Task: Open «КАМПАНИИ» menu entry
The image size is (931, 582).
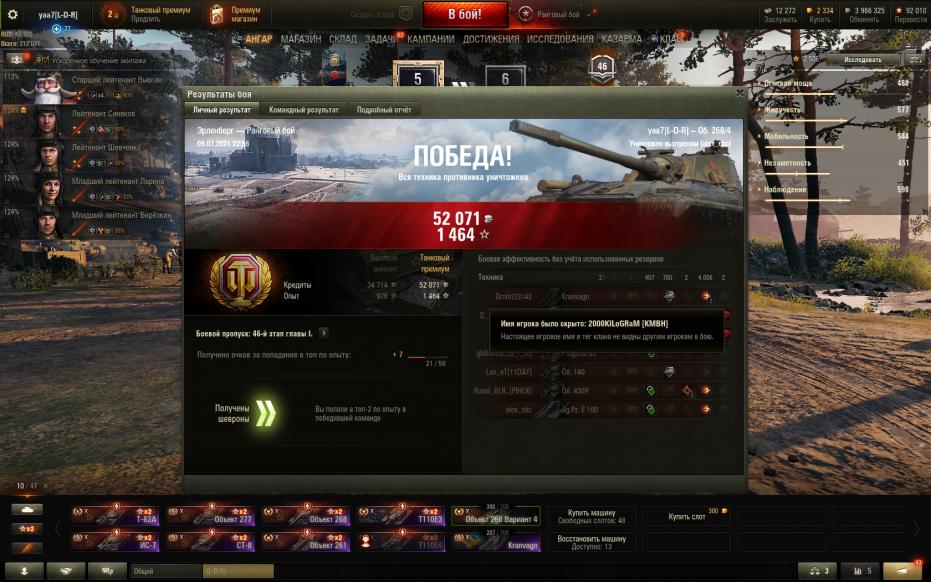Action: point(431,39)
